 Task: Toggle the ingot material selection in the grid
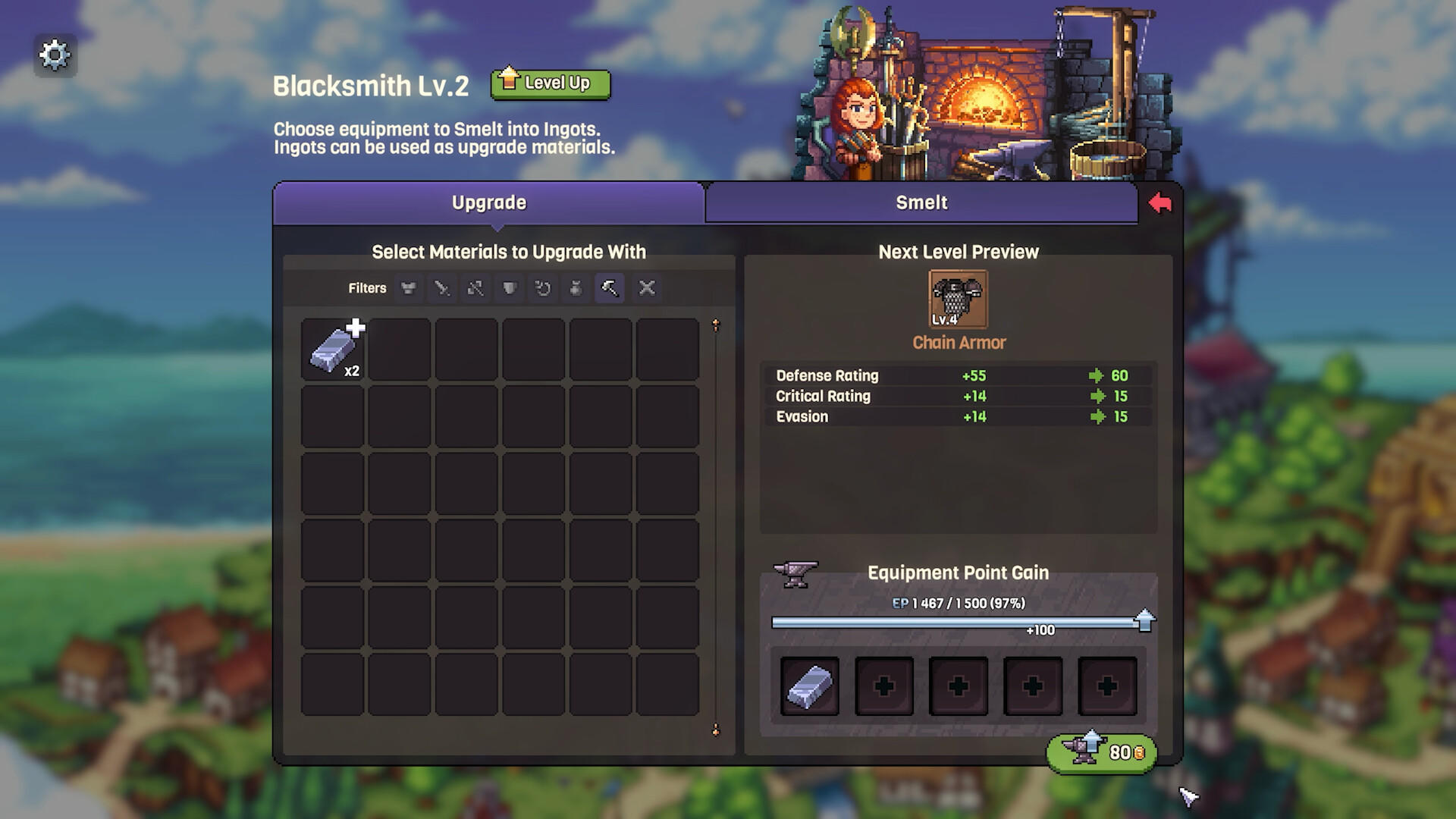(334, 349)
